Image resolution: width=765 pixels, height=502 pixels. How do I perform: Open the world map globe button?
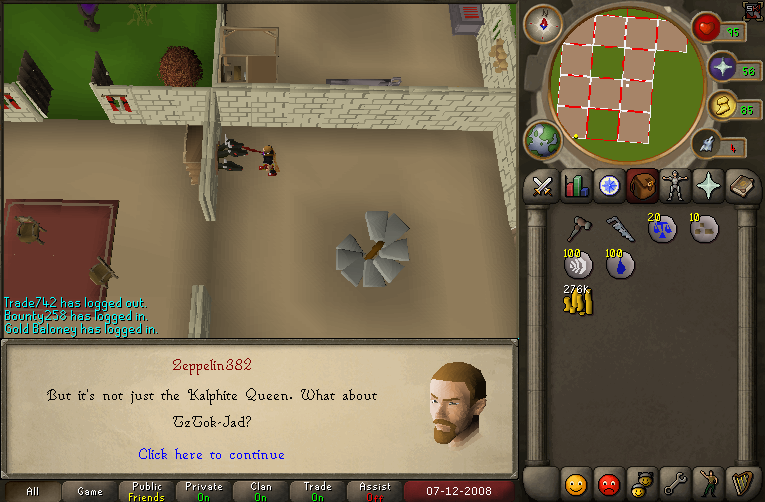click(x=543, y=138)
